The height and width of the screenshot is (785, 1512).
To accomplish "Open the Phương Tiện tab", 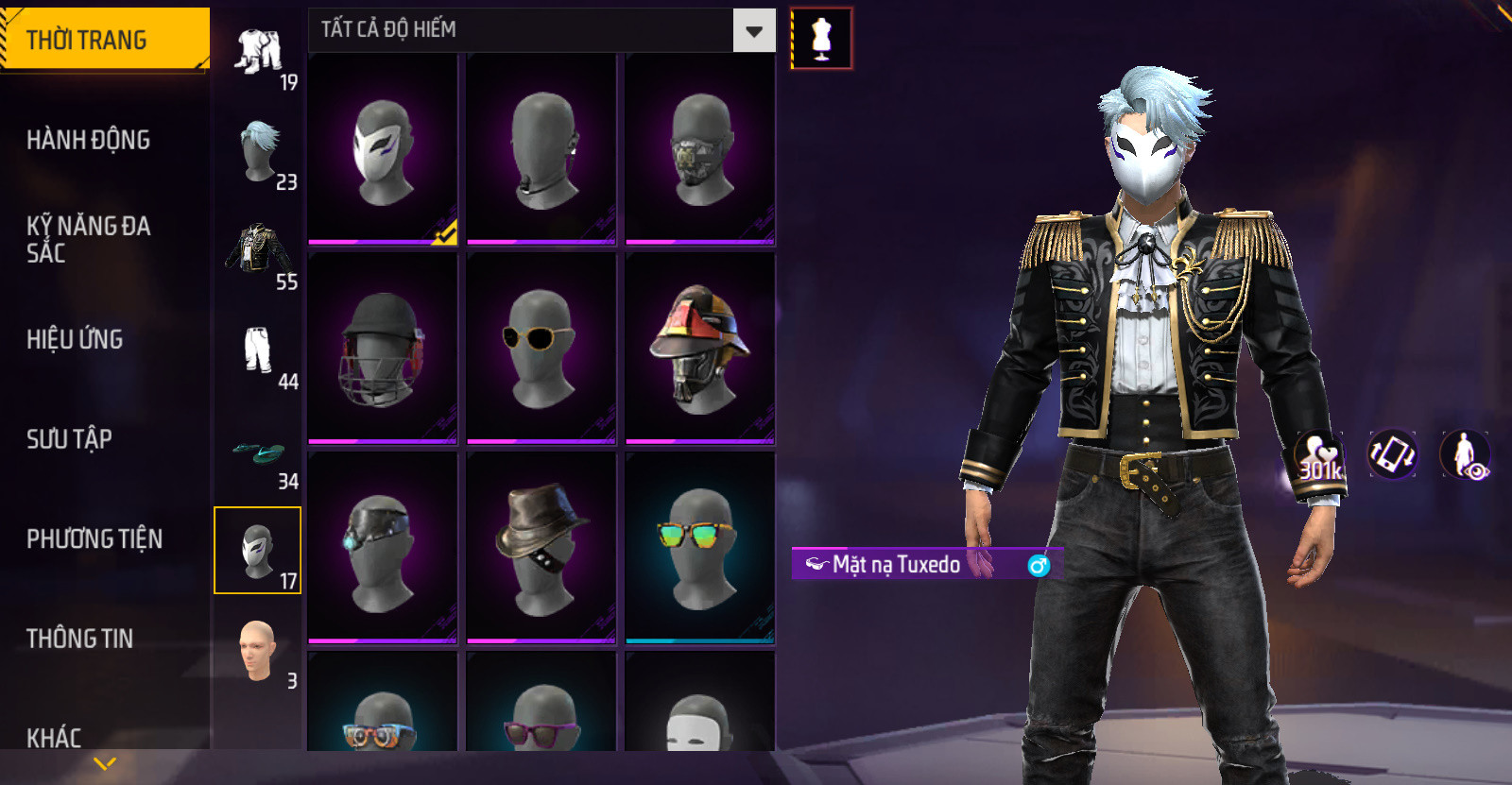I will click(x=94, y=538).
